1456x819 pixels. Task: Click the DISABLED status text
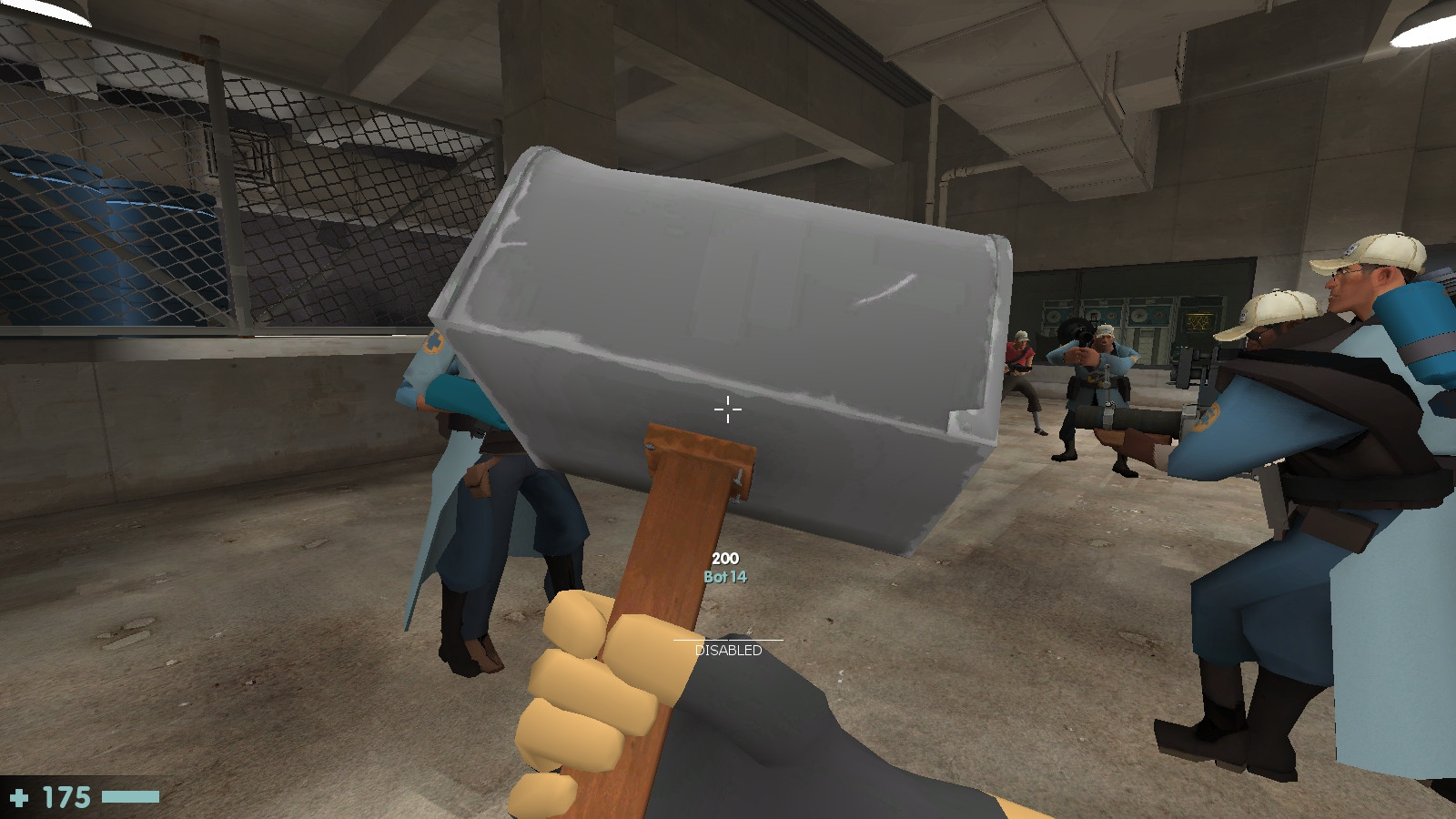[x=728, y=652]
